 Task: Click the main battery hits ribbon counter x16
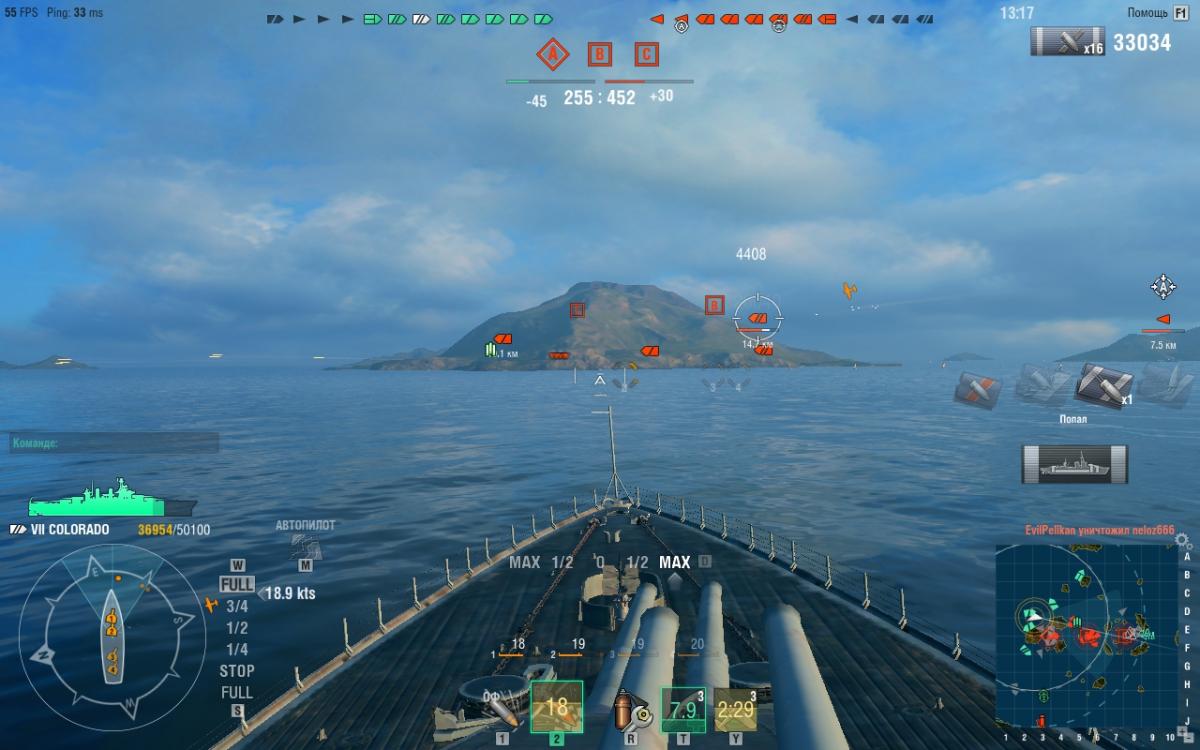tap(1067, 42)
